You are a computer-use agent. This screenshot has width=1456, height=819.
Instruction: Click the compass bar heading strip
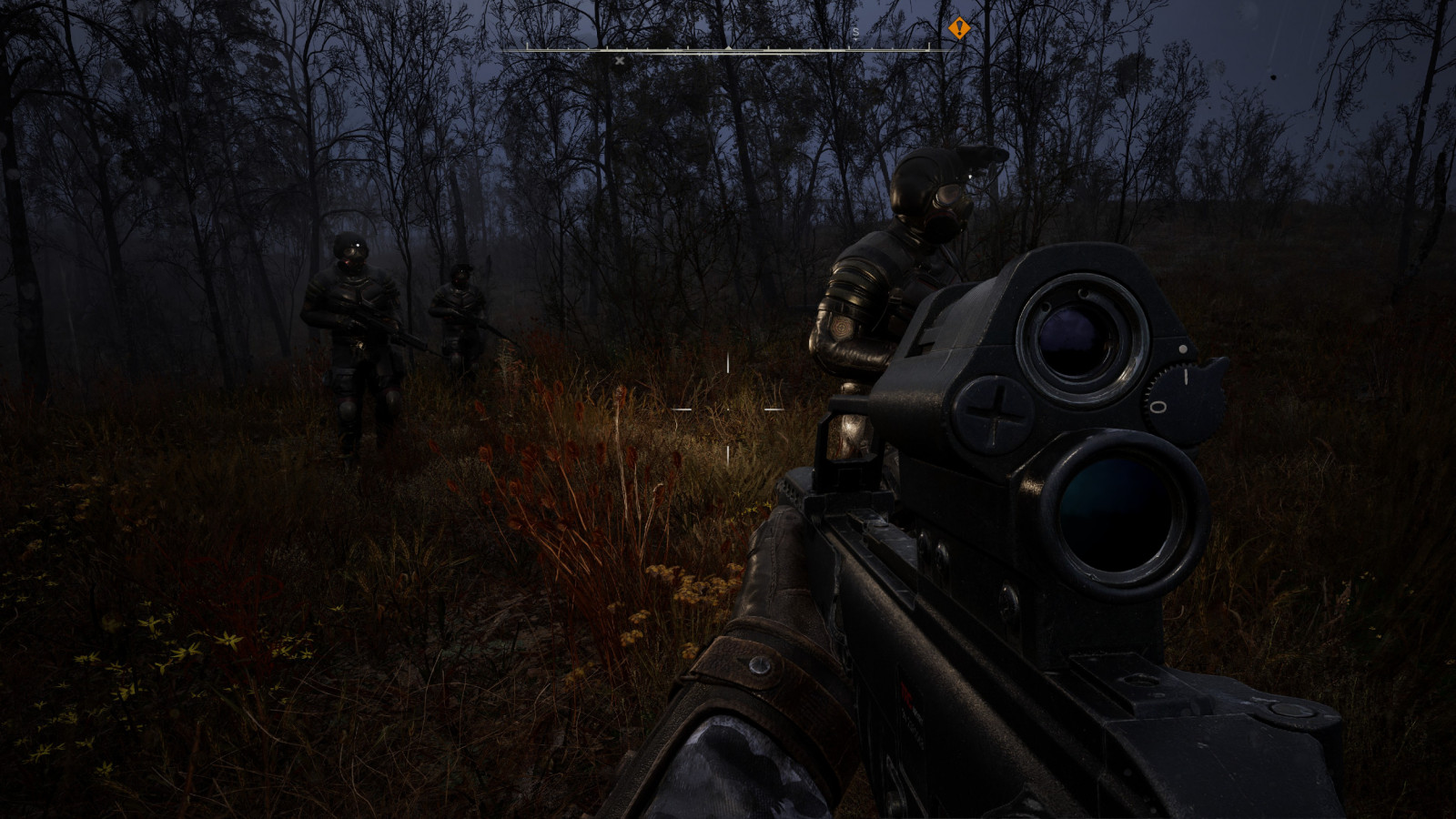point(728,49)
